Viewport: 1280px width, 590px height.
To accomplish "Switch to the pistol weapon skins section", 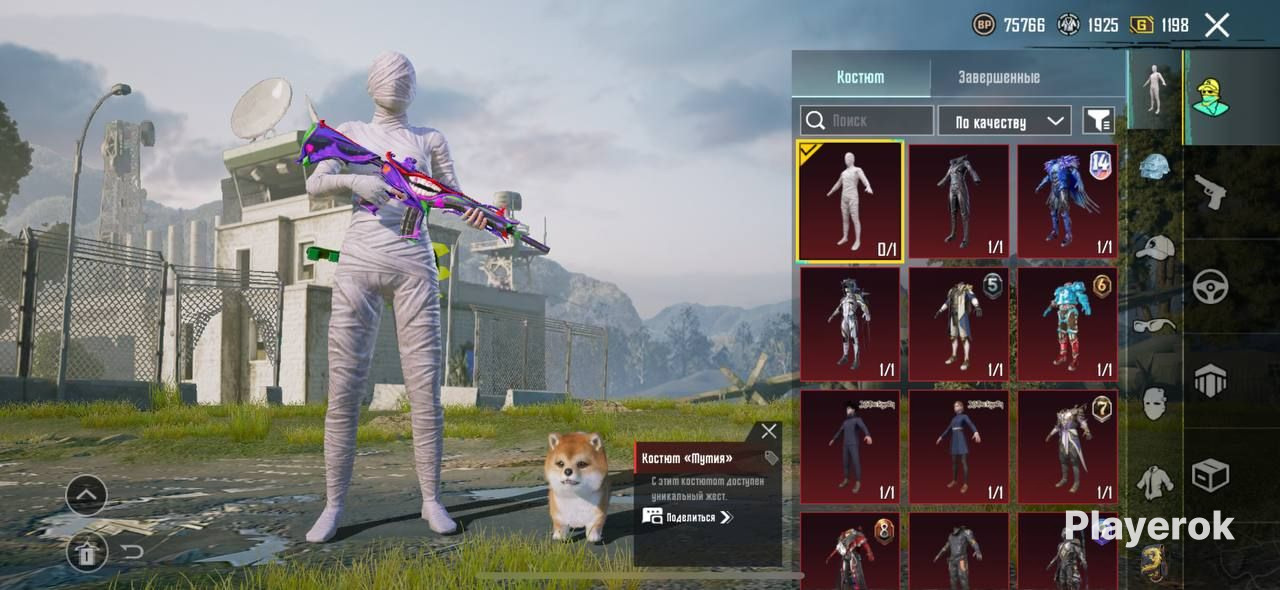I will [1210, 192].
